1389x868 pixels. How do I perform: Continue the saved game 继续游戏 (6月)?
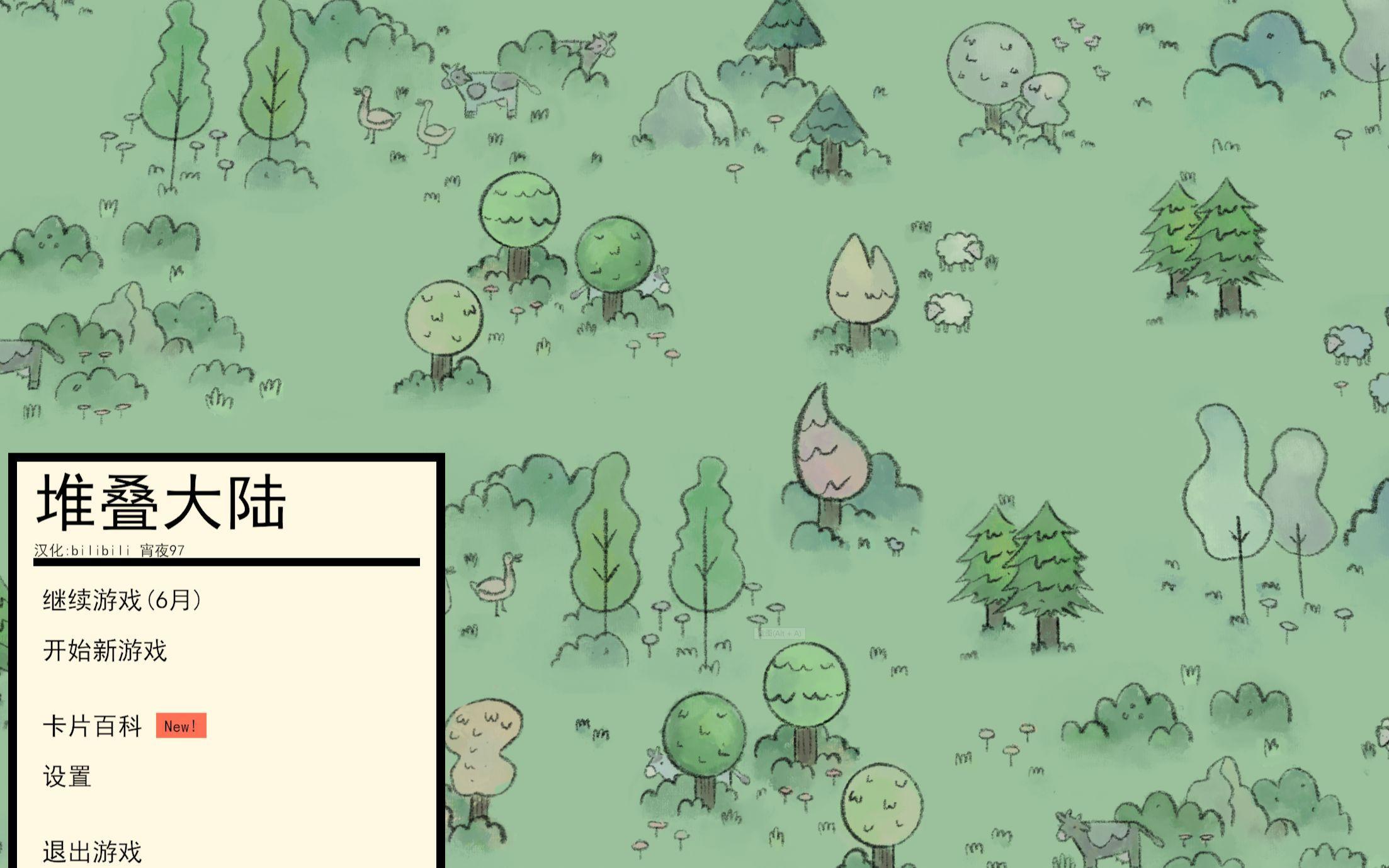(x=122, y=600)
